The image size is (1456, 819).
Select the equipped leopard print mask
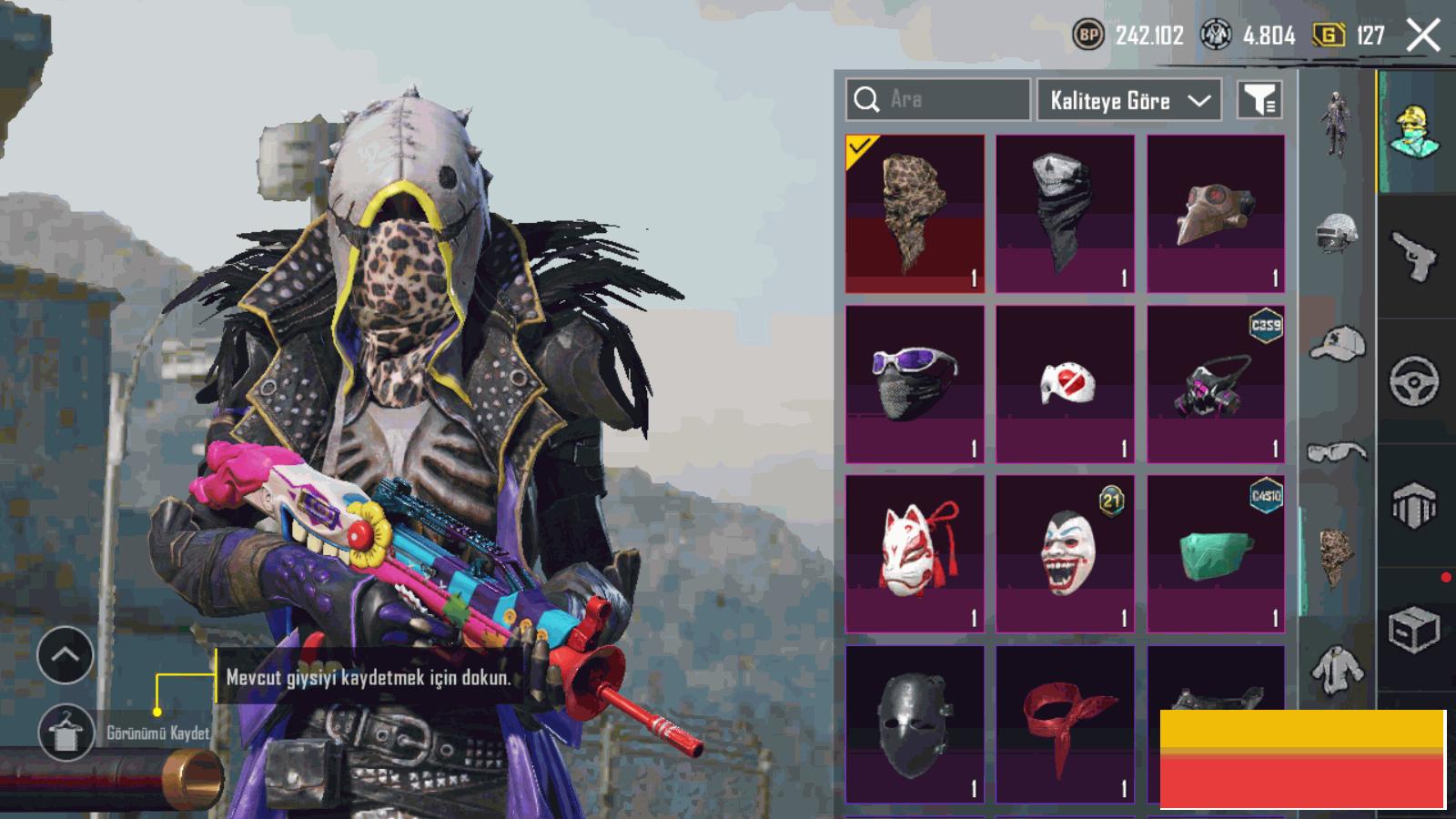915,214
